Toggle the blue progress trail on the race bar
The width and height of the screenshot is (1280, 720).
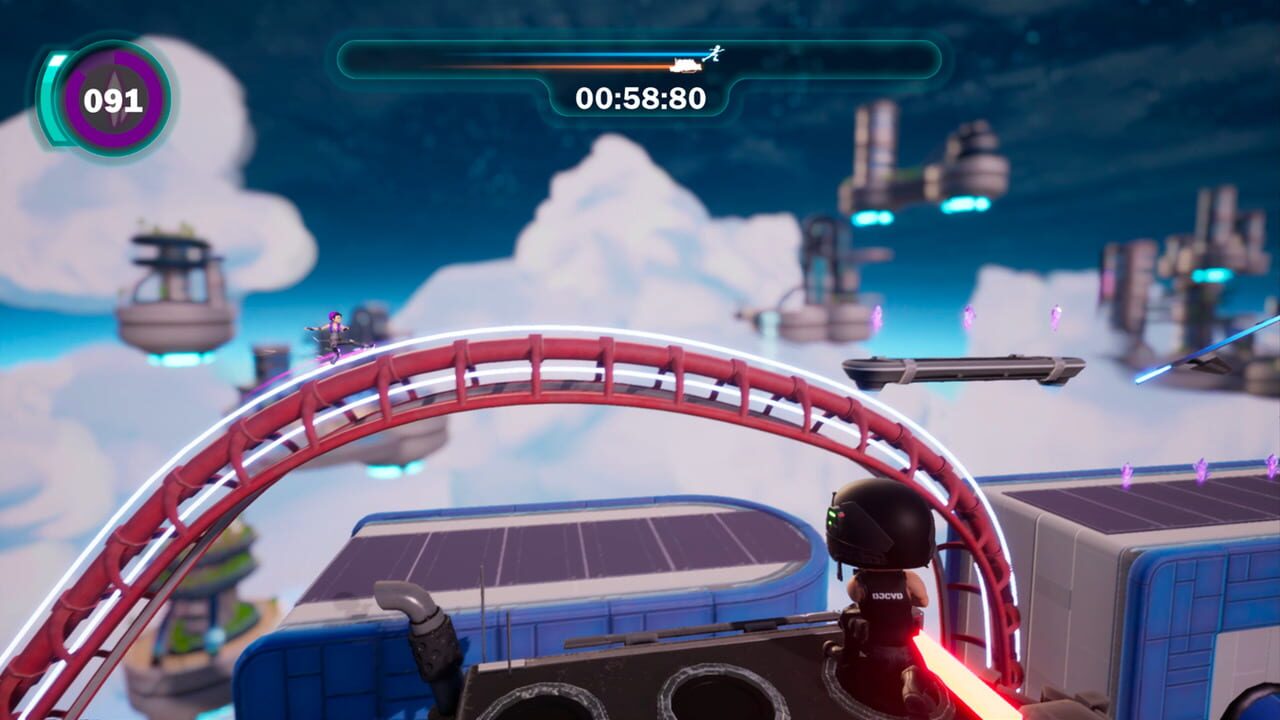pyautogui.click(x=560, y=53)
